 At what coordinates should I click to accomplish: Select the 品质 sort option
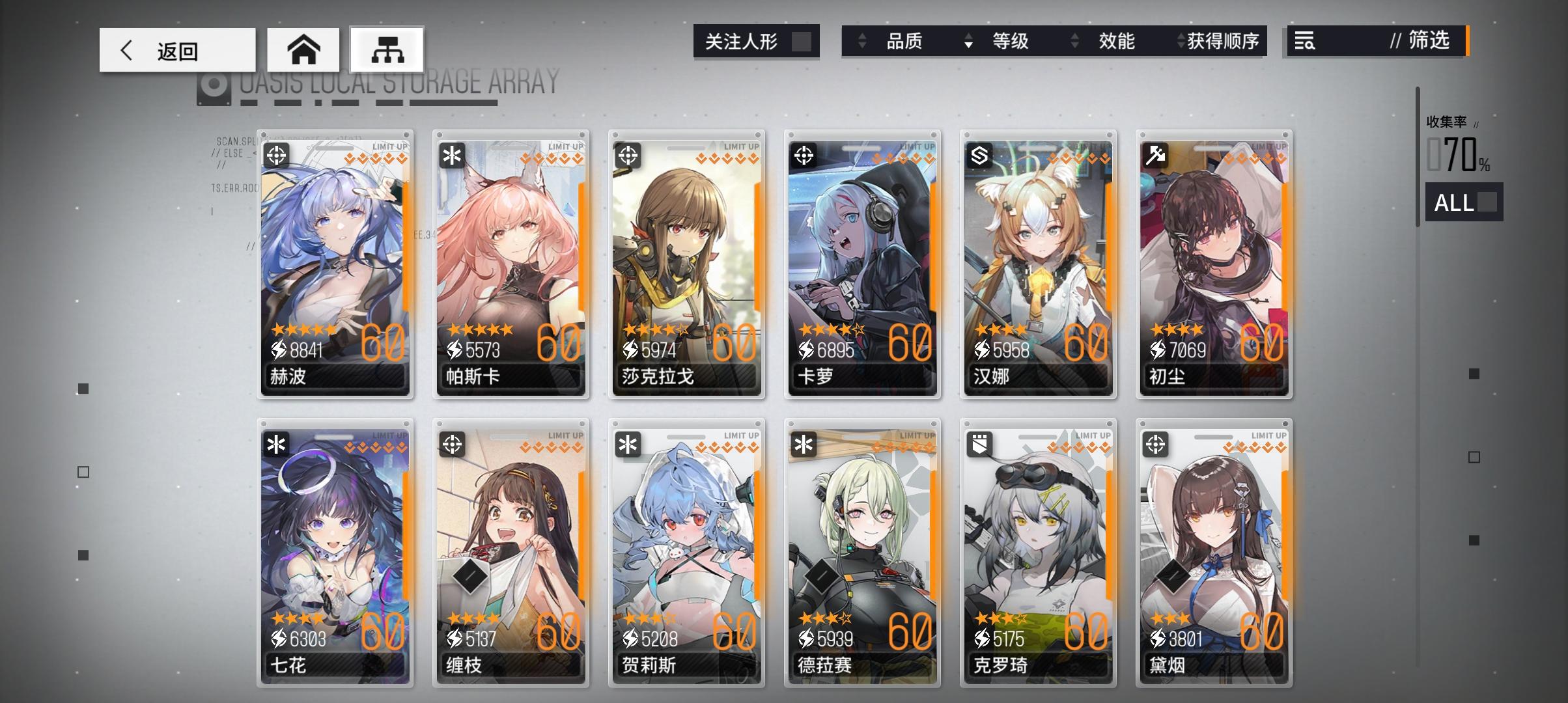tap(905, 42)
